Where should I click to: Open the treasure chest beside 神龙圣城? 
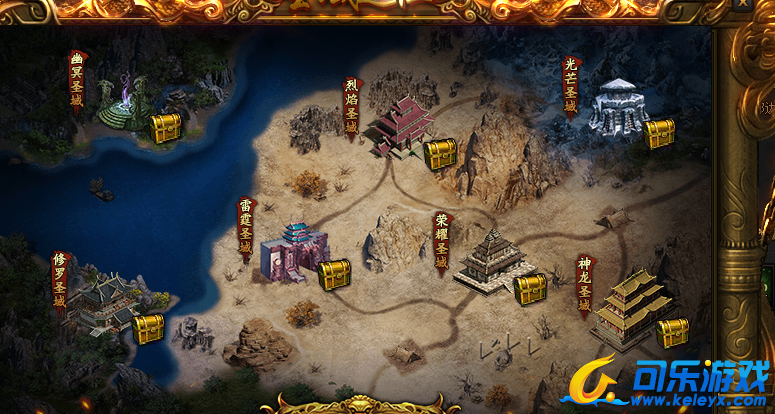point(673,332)
